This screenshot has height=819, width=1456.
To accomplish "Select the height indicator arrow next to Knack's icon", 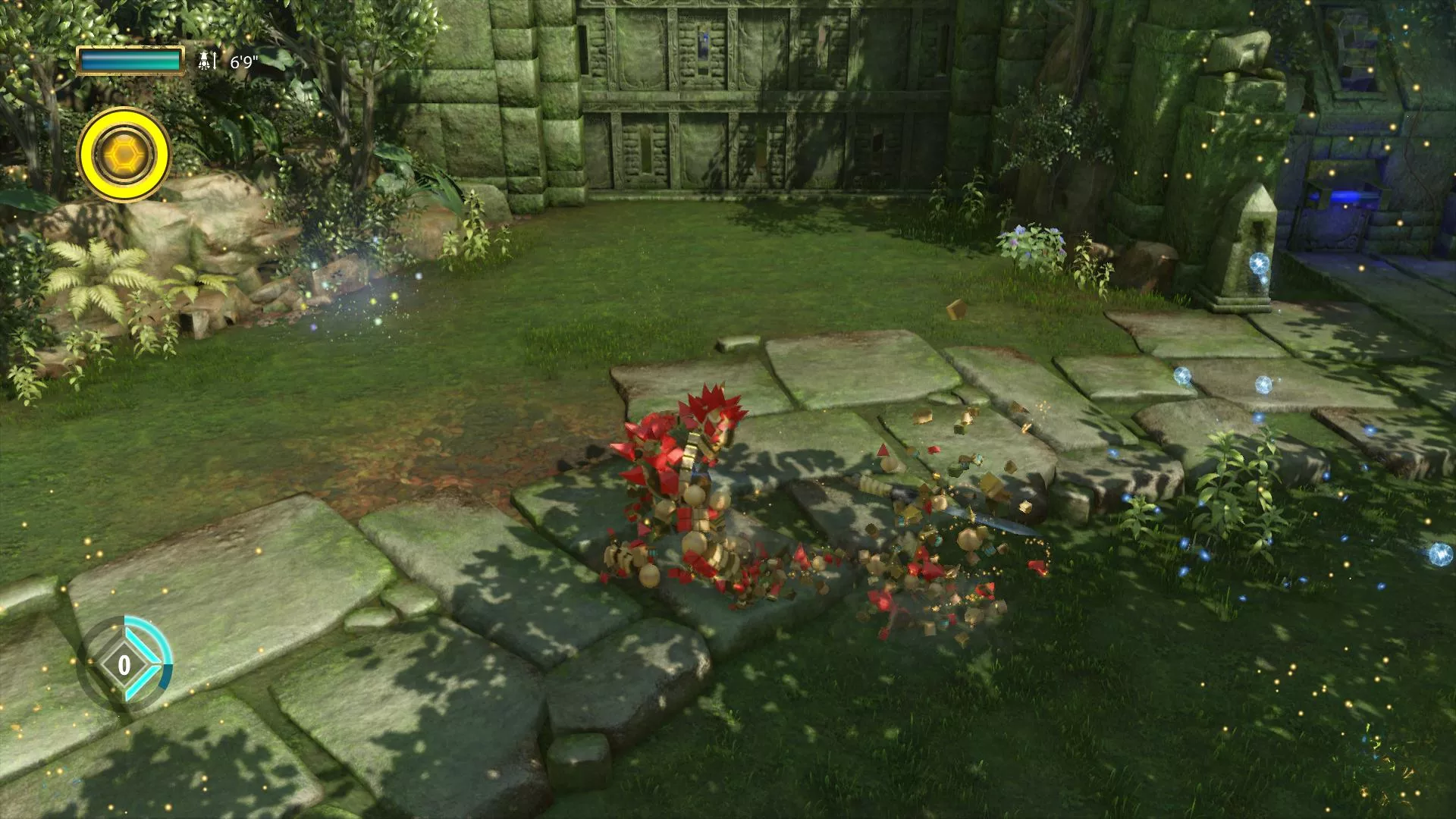I will pyautogui.click(x=215, y=60).
